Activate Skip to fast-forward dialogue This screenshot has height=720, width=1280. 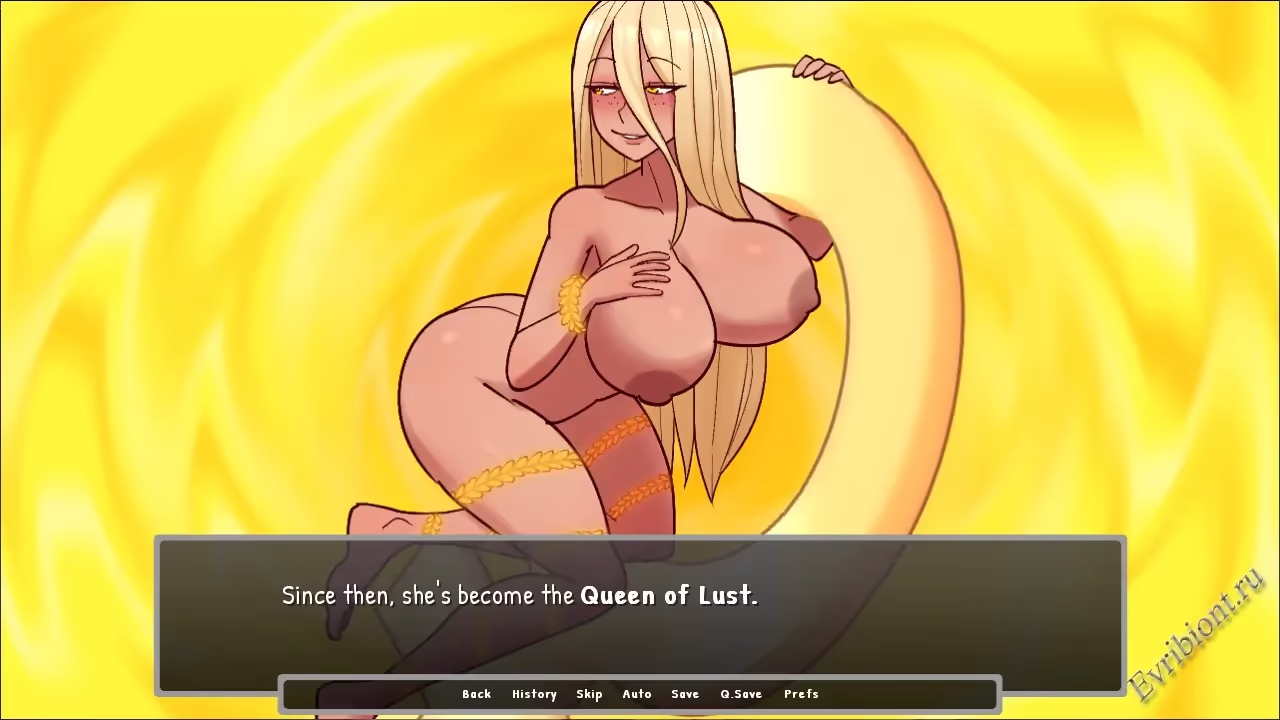(589, 694)
